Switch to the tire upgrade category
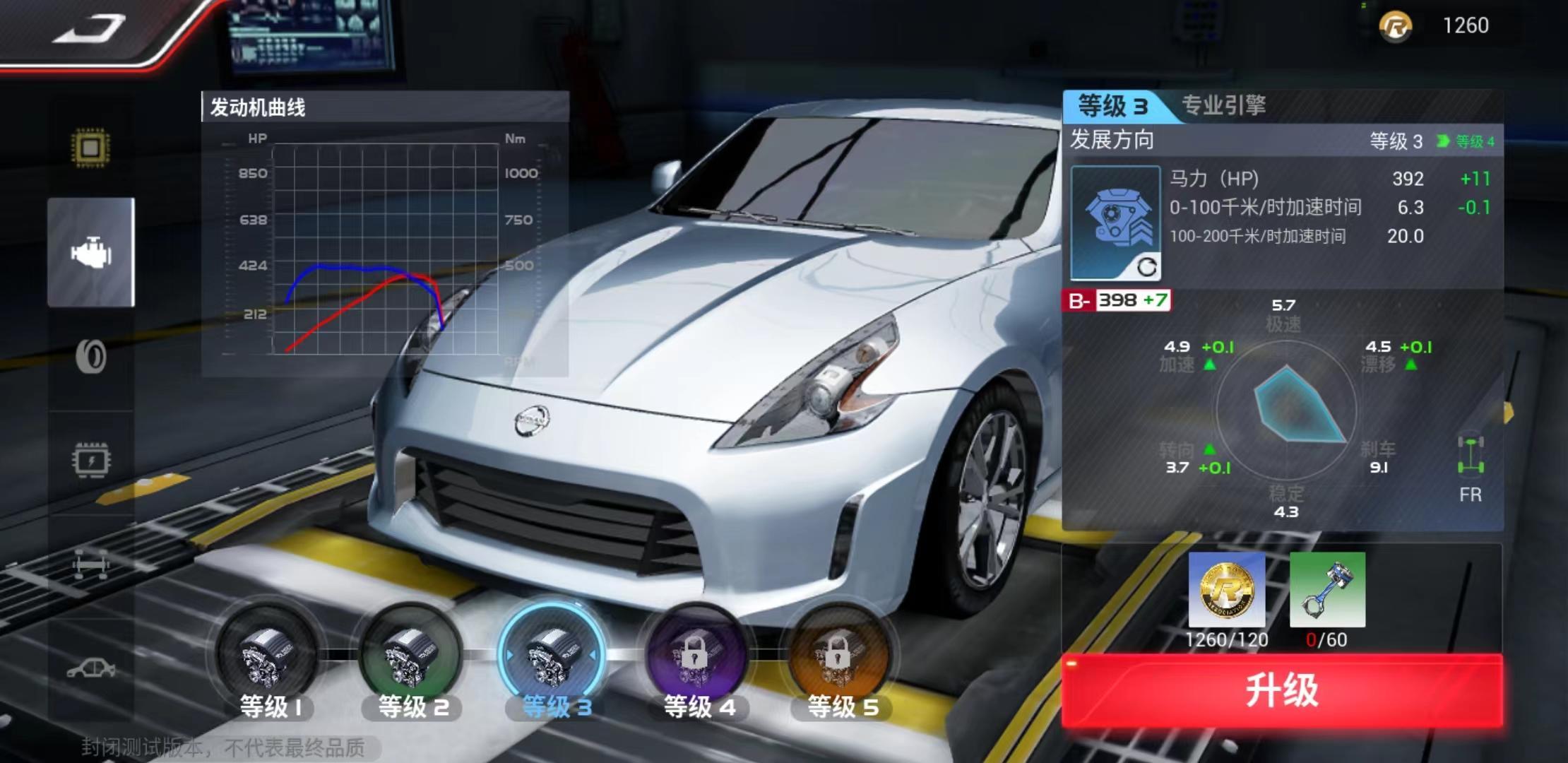The height and width of the screenshot is (763, 1568). pyautogui.click(x=91, y=357)
